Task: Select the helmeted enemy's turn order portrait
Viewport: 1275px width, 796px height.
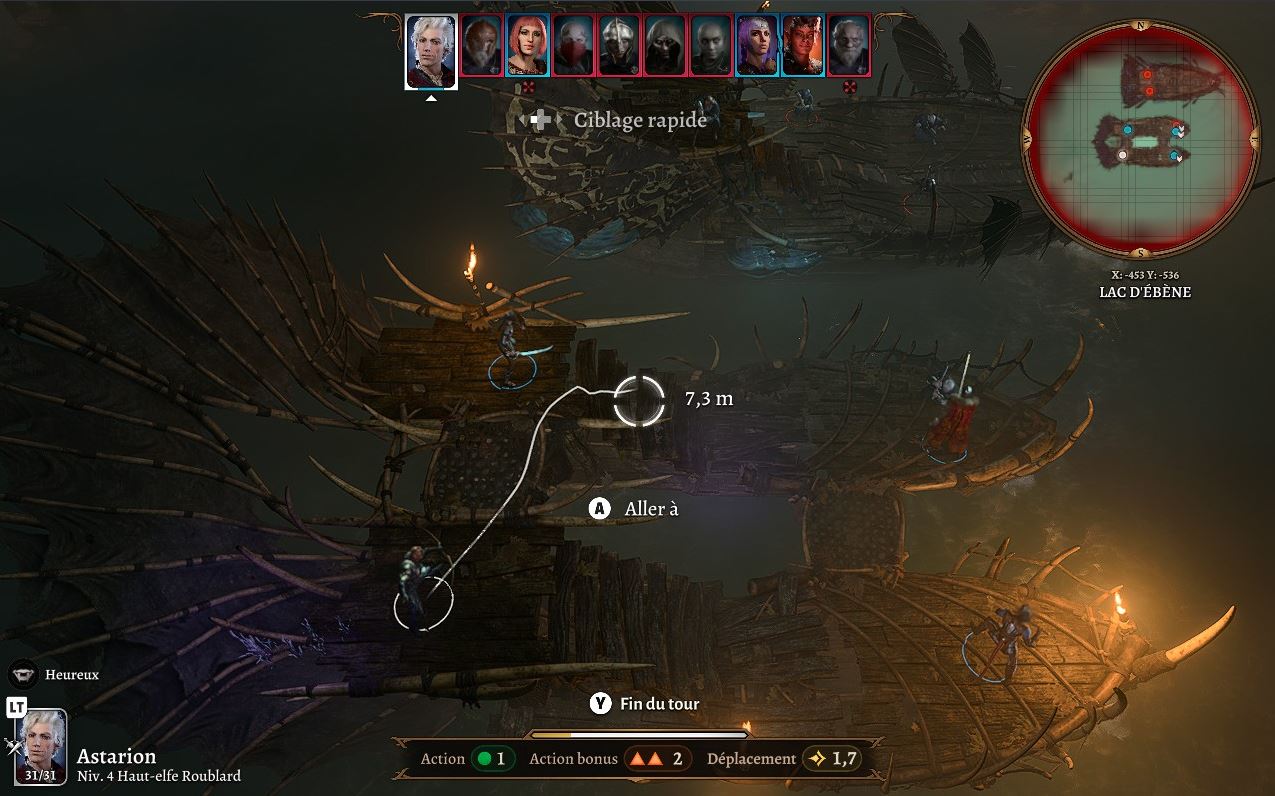Action: point(619,45)
